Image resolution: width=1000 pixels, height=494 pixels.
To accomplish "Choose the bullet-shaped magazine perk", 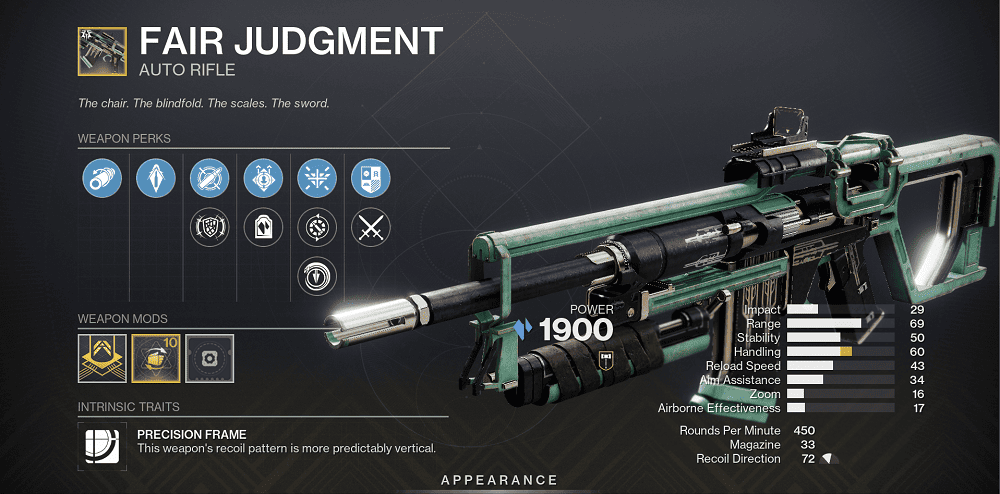I will pyautogui.click(x=155, y=179).
